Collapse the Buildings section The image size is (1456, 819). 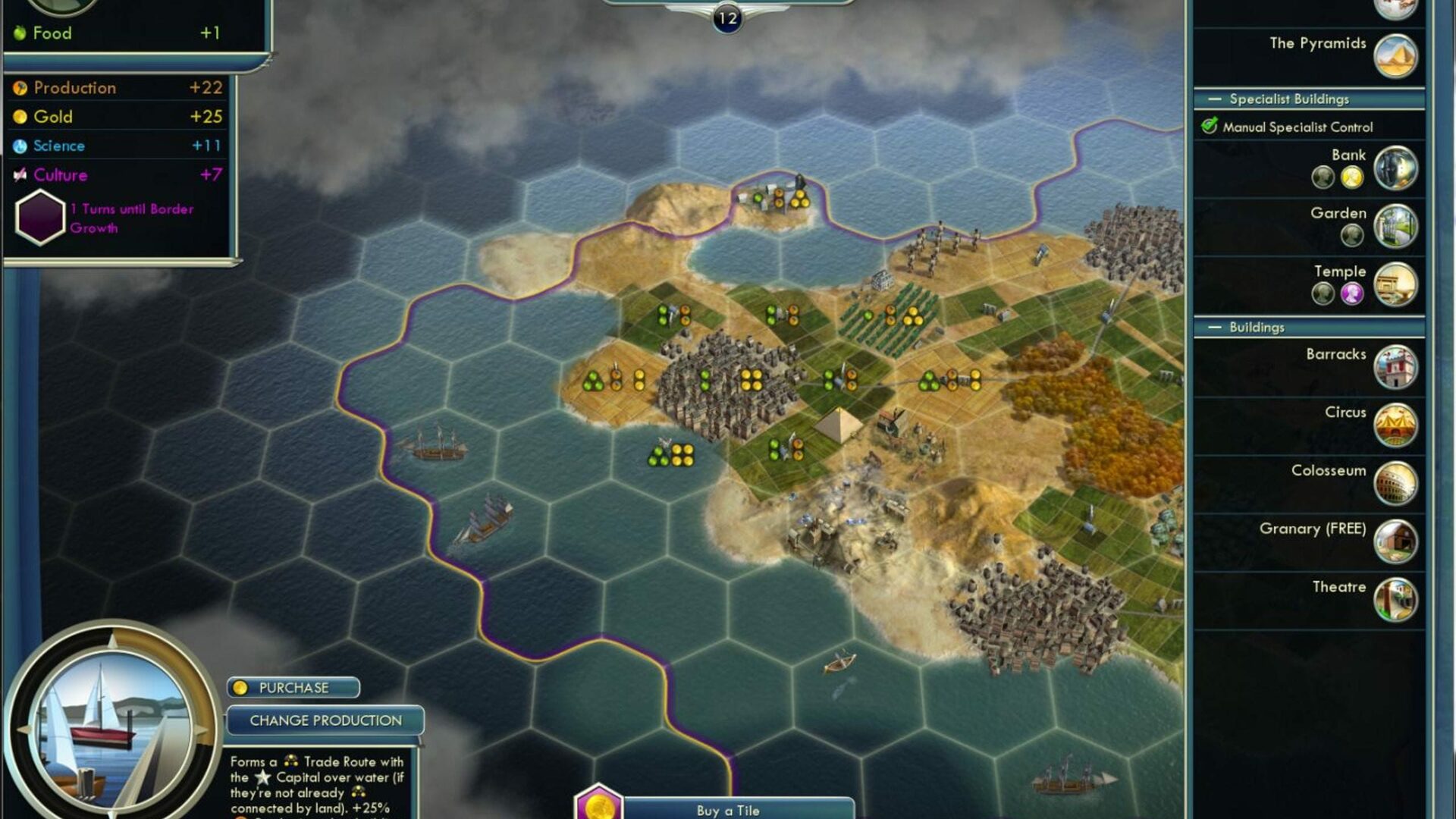click(1215, 328)
